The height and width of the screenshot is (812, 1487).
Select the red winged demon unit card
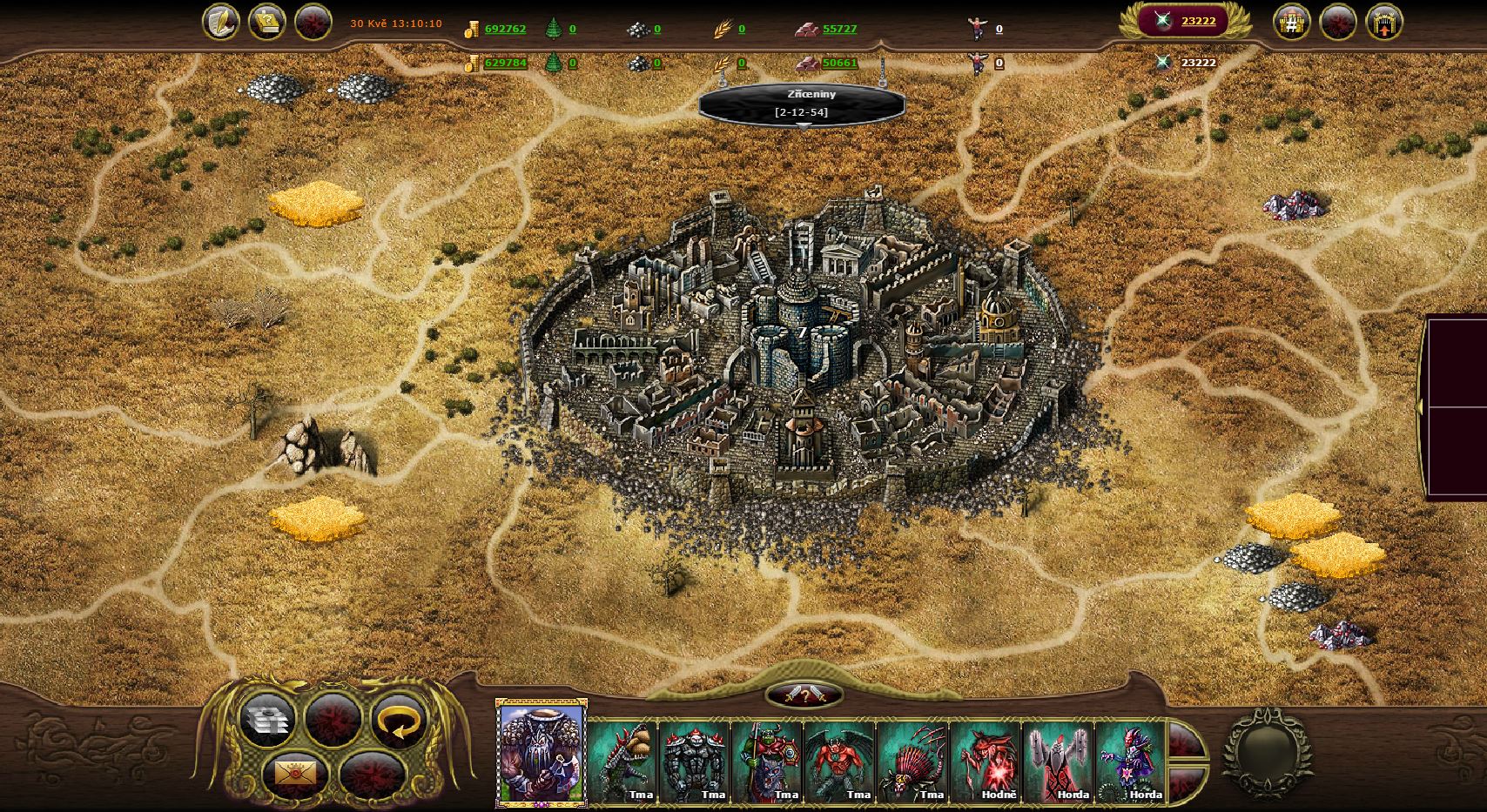(840, 761)
